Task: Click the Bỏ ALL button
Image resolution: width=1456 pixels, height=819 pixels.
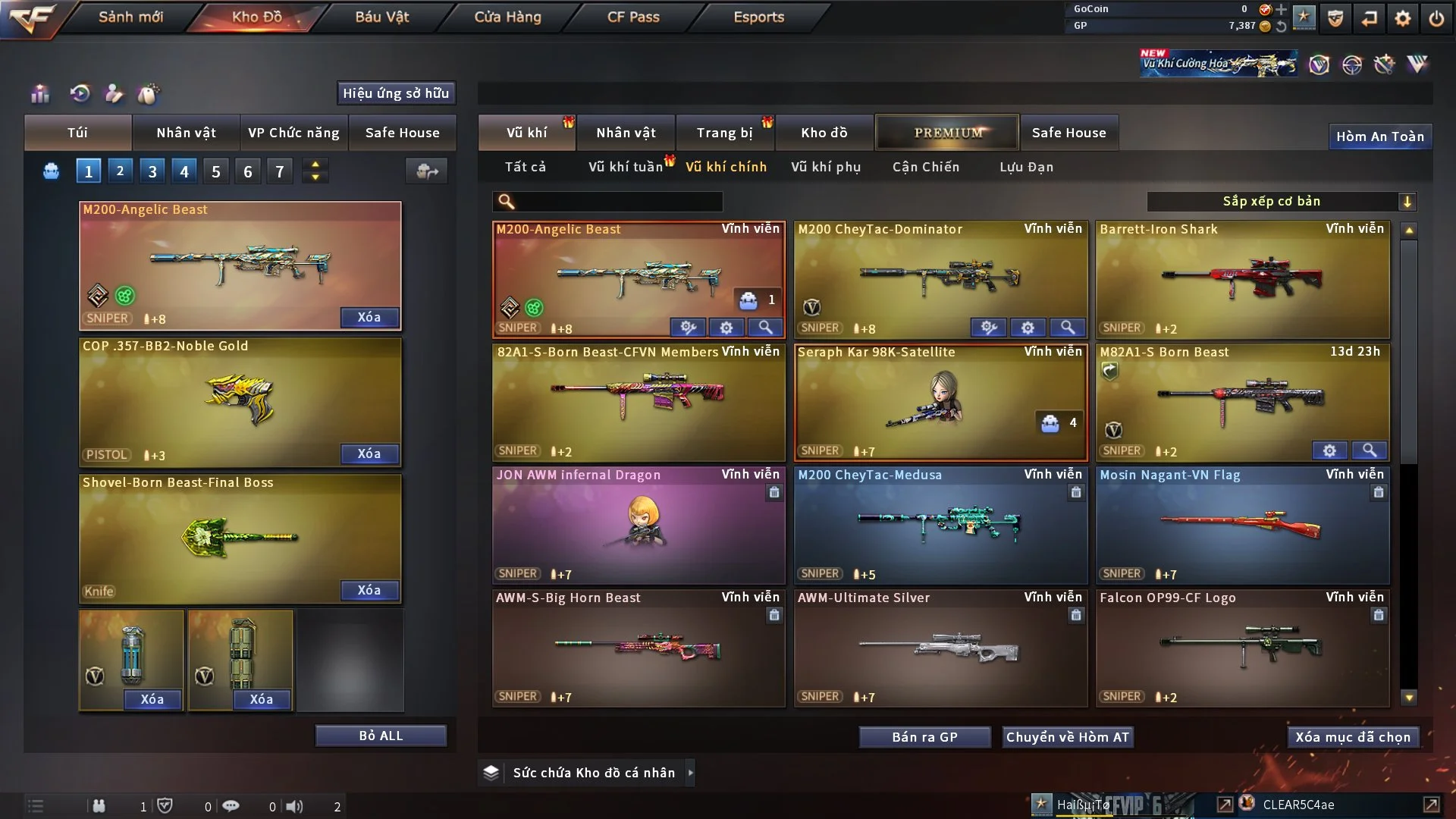Action: pos(381,736)
